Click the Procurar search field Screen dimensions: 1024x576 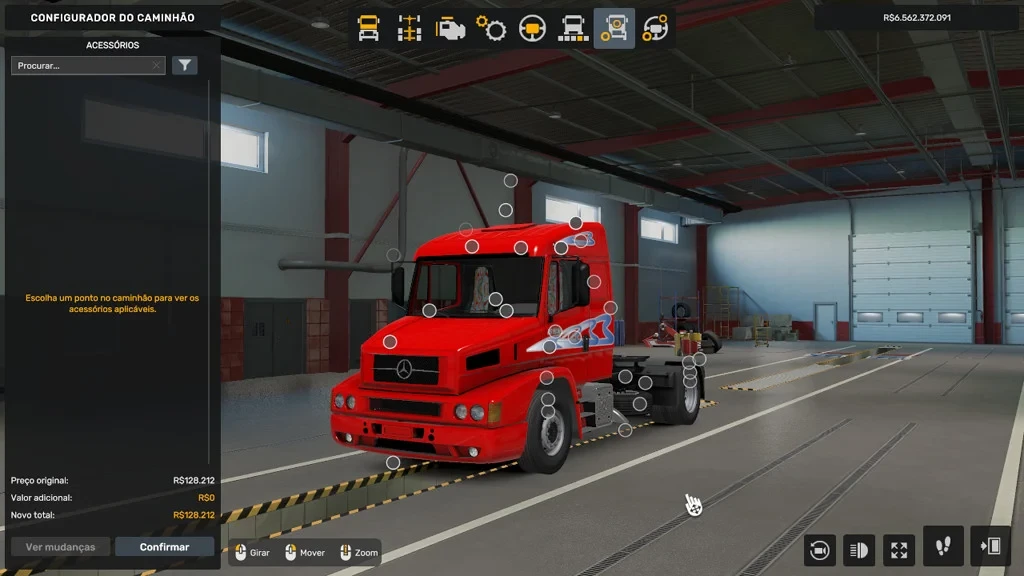80,66
